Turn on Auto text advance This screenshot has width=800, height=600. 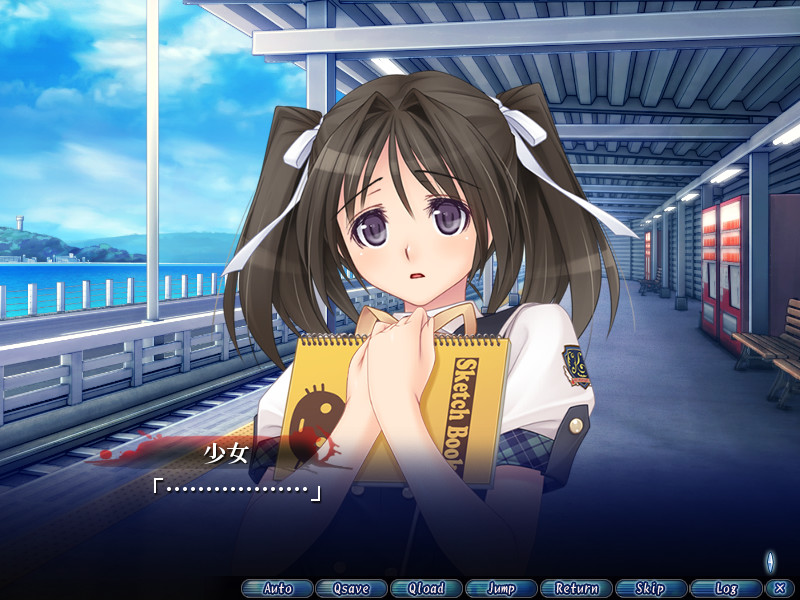point(277,589)
